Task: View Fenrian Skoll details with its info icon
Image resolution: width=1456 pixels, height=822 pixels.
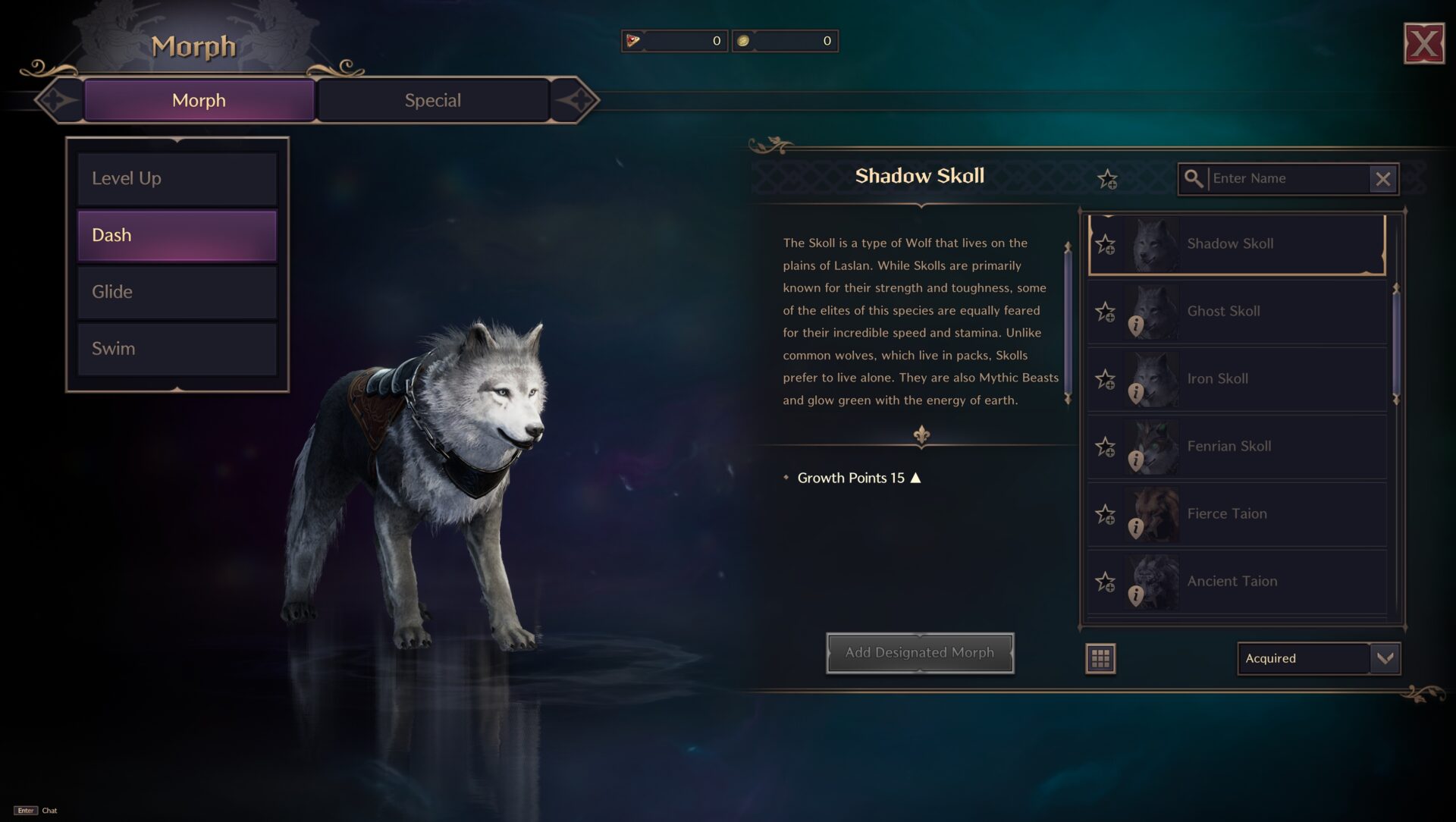Action: pyautogui.click(x=1135, y=460)
